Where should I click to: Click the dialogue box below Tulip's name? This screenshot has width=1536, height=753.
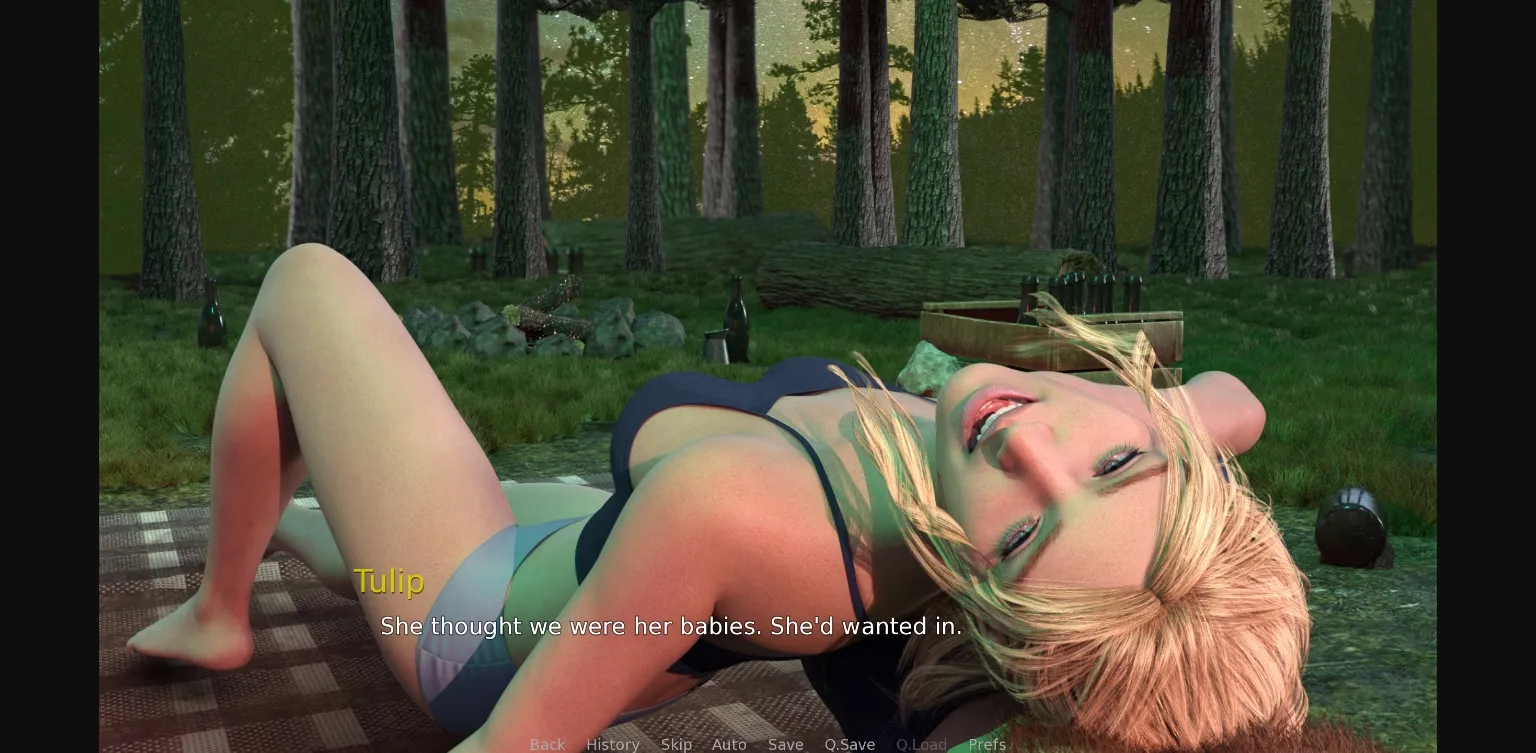671,627
